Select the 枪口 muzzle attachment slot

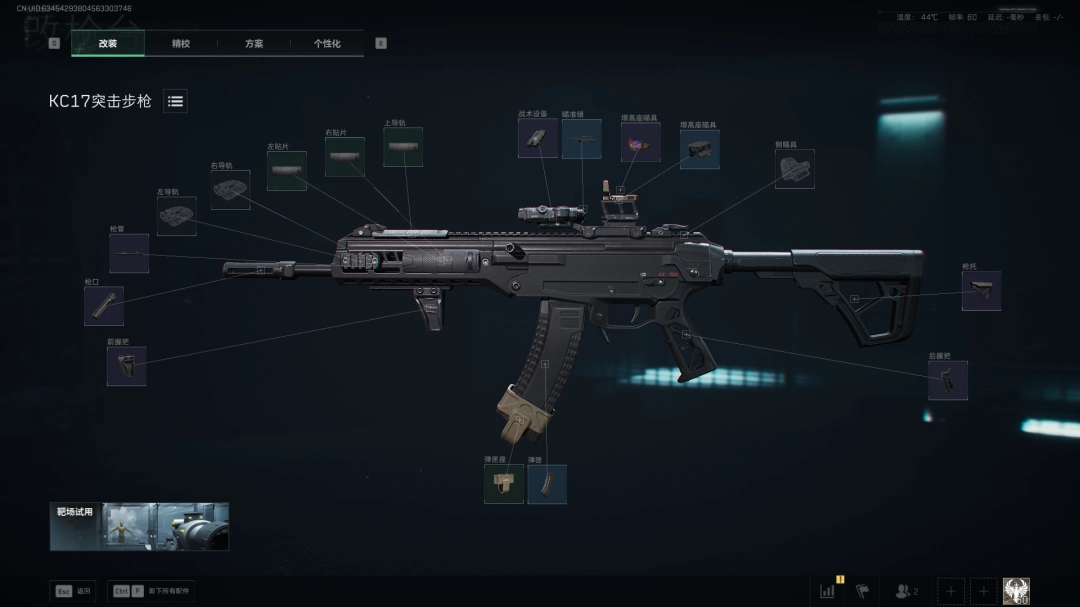coord(104,306)
